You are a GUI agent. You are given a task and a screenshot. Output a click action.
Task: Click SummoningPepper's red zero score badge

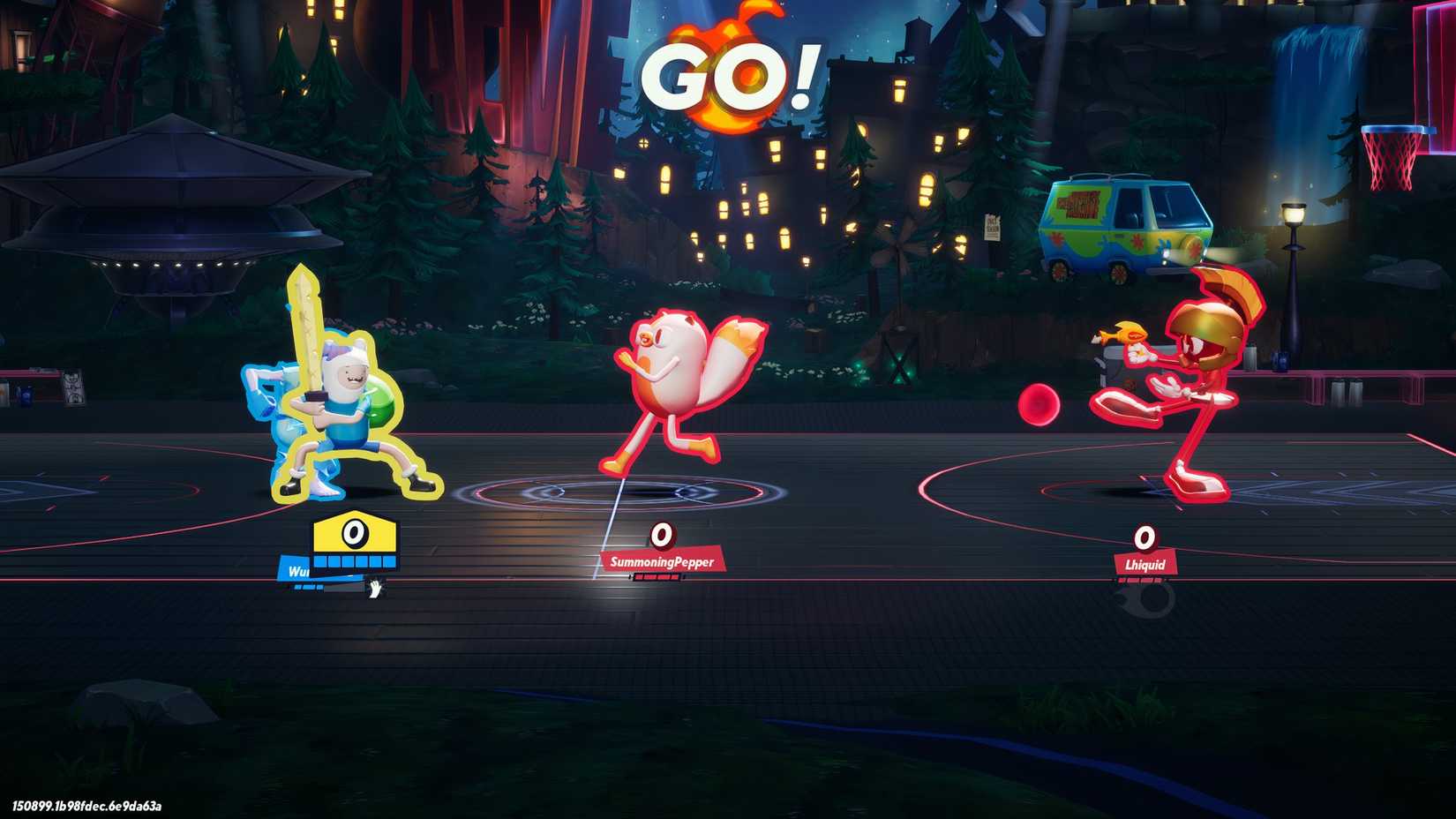pyautogui.click(x=661, y=534)
